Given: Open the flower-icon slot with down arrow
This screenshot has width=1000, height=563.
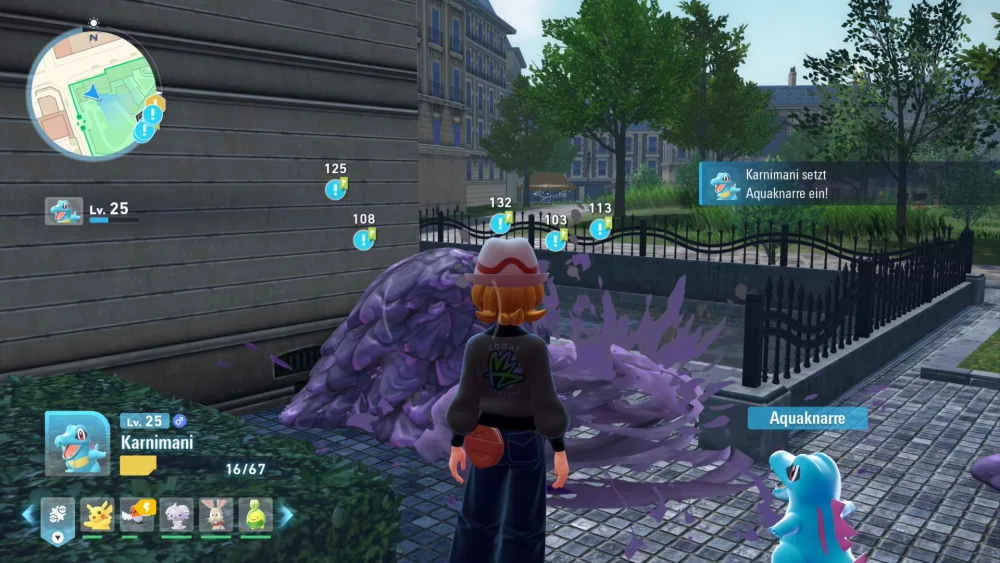Looking at the screenshot, I should (58, 519).
